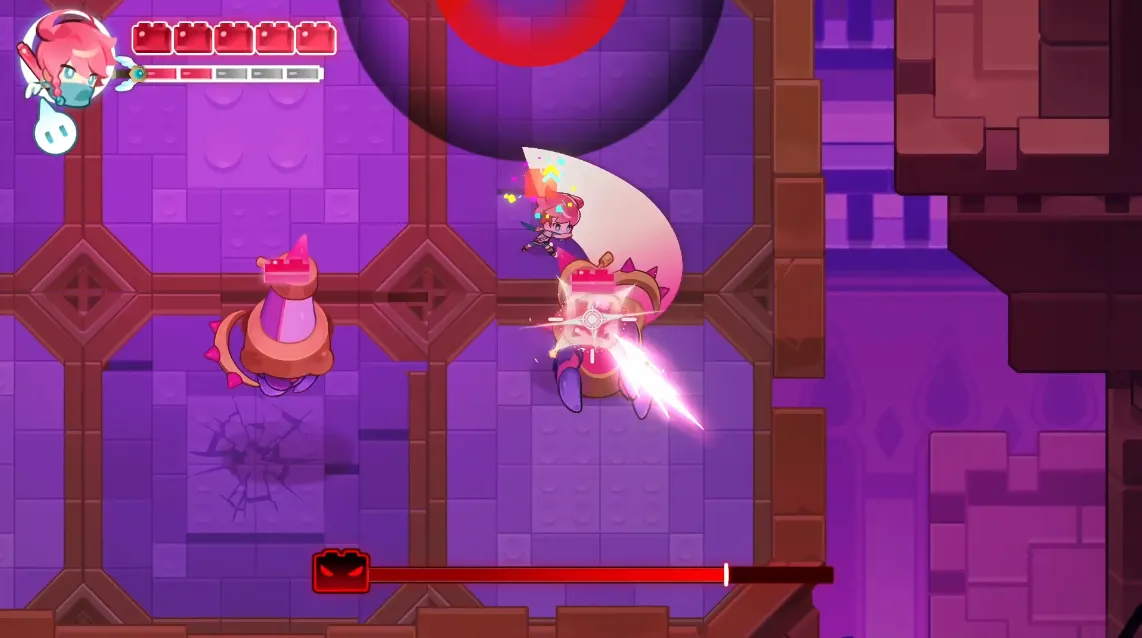Select the white ghost companion icon
This screenshot has width=1142, height=638.
tap(55, 130)
